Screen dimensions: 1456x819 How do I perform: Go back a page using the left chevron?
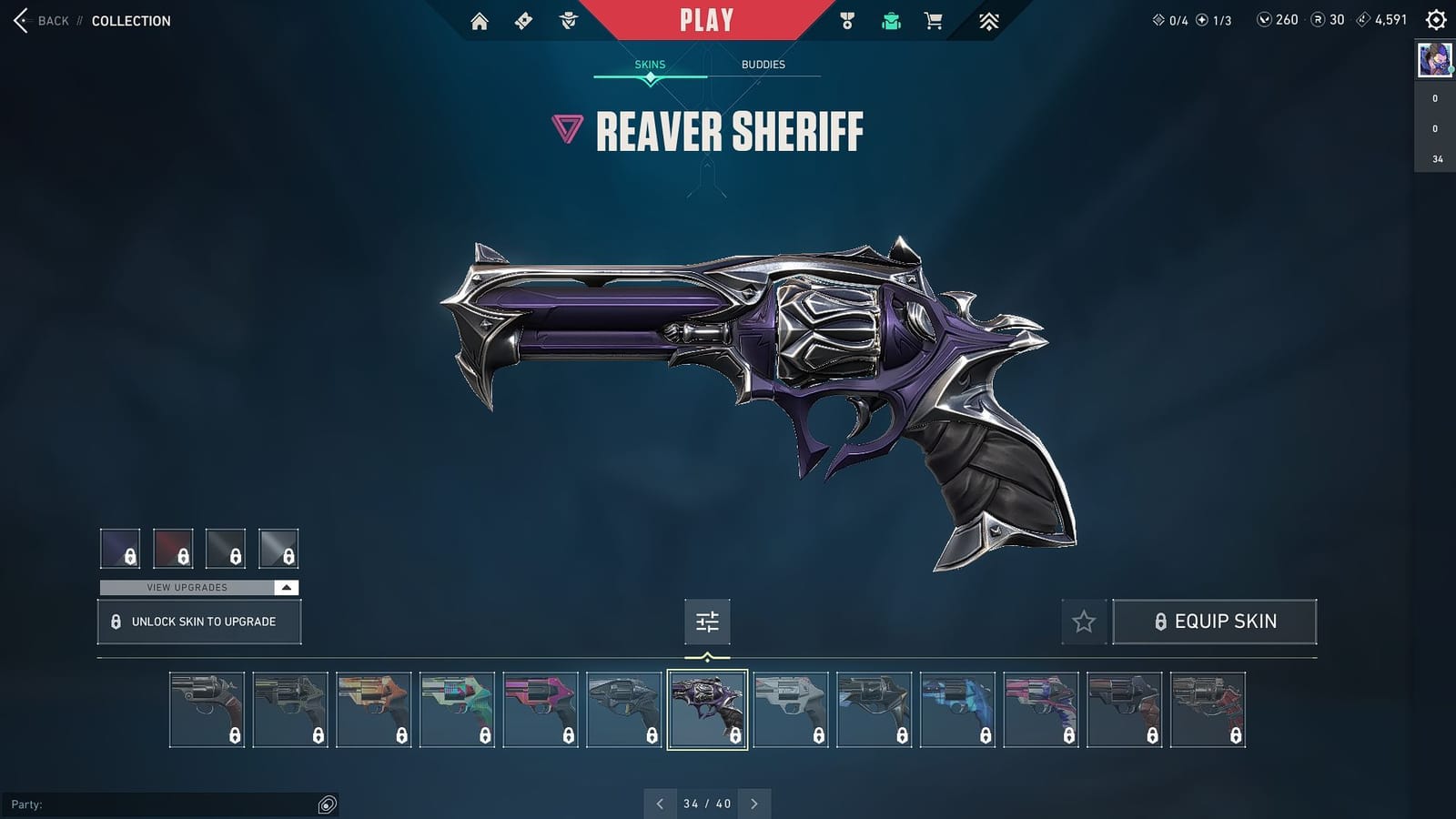(661, 804)
